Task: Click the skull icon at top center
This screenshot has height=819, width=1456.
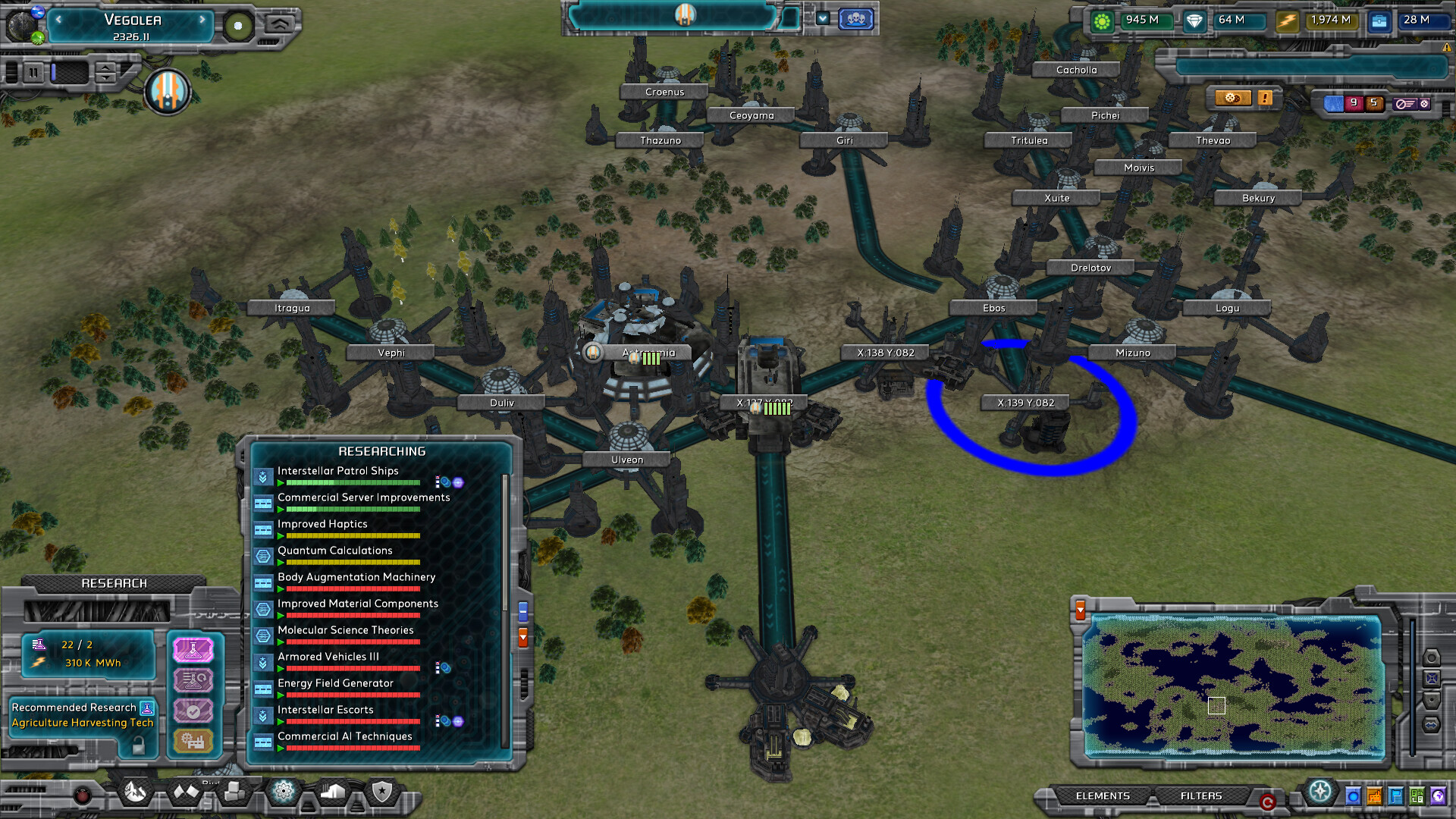Action: [855, 20]
